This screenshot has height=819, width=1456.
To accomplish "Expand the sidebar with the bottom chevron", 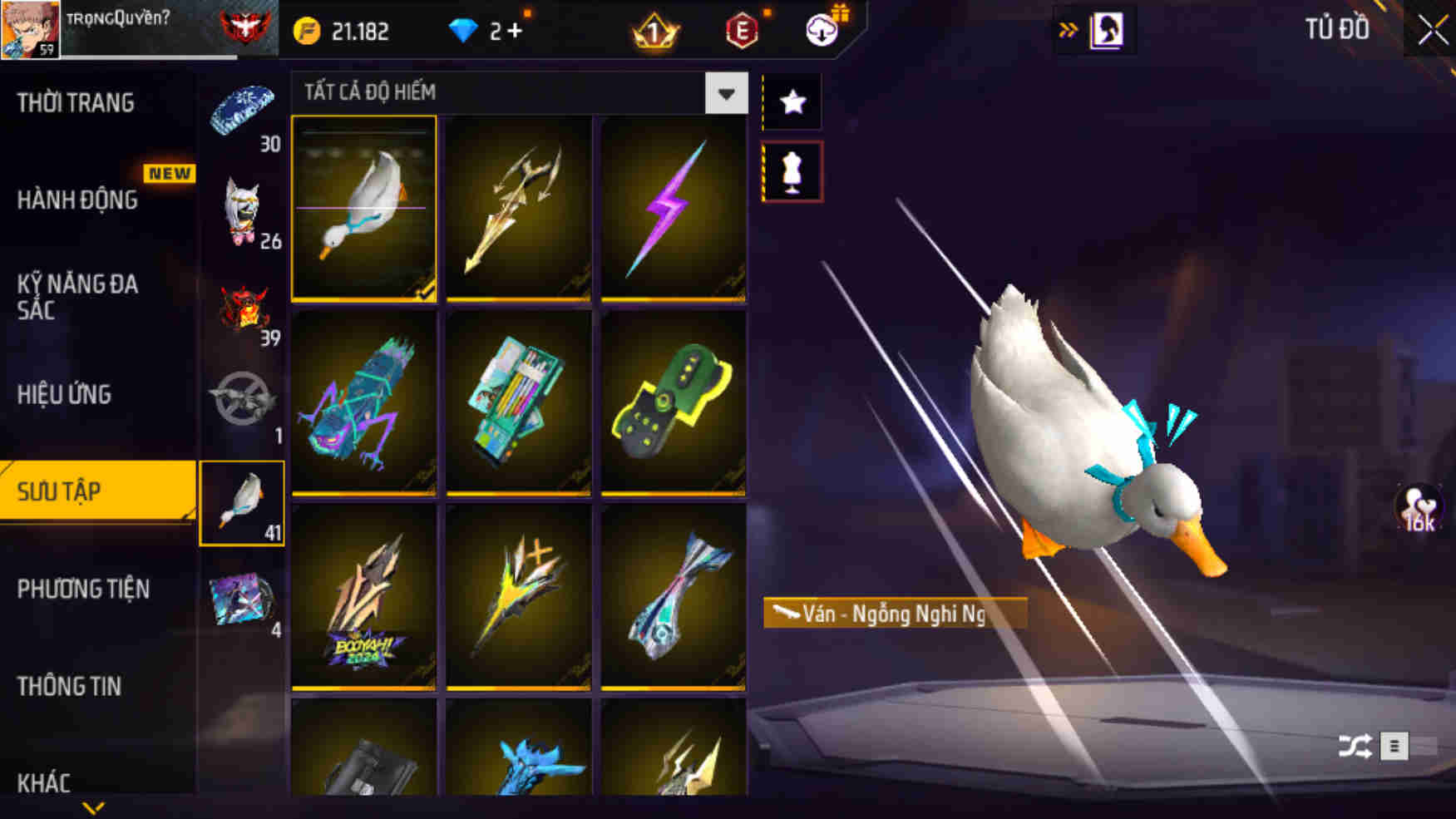I will [x=94, y=805].
